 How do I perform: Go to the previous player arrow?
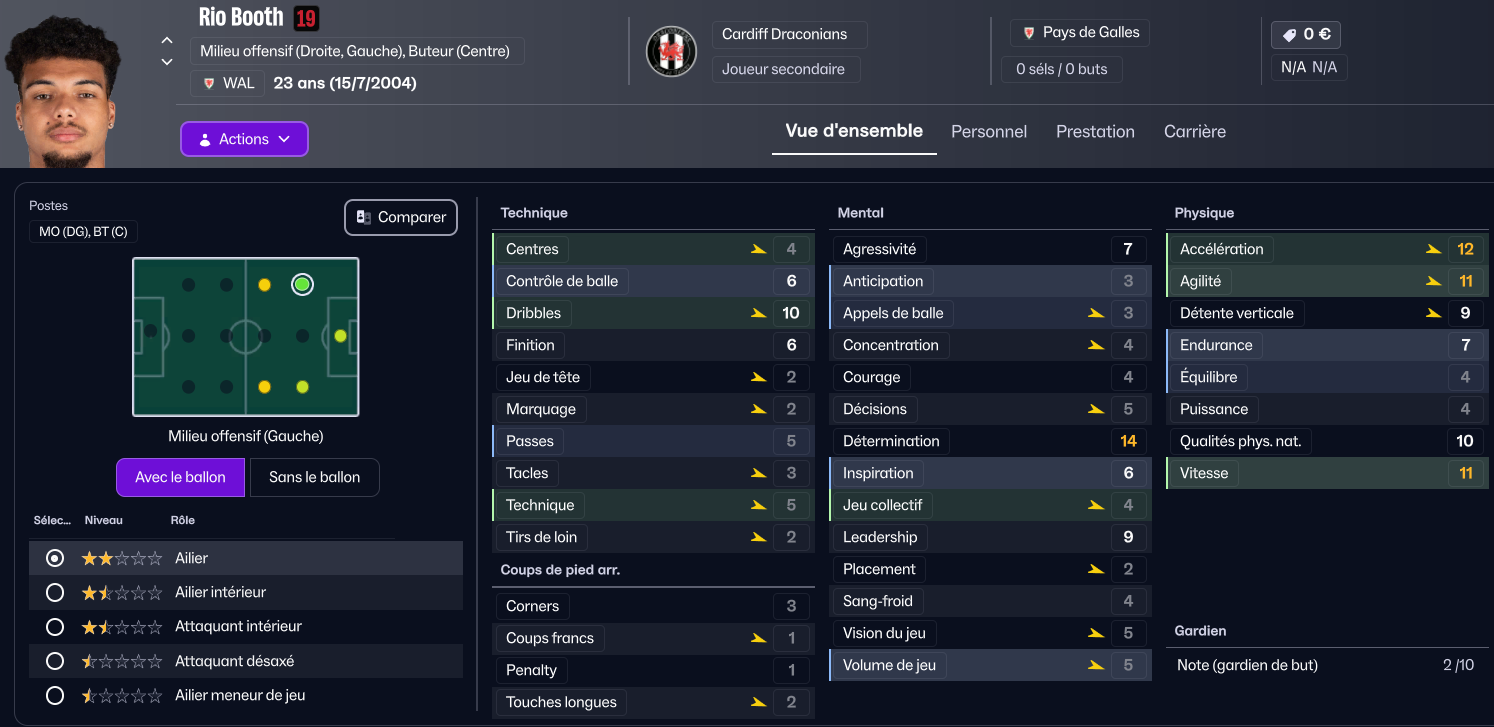[x=167, y=41]
